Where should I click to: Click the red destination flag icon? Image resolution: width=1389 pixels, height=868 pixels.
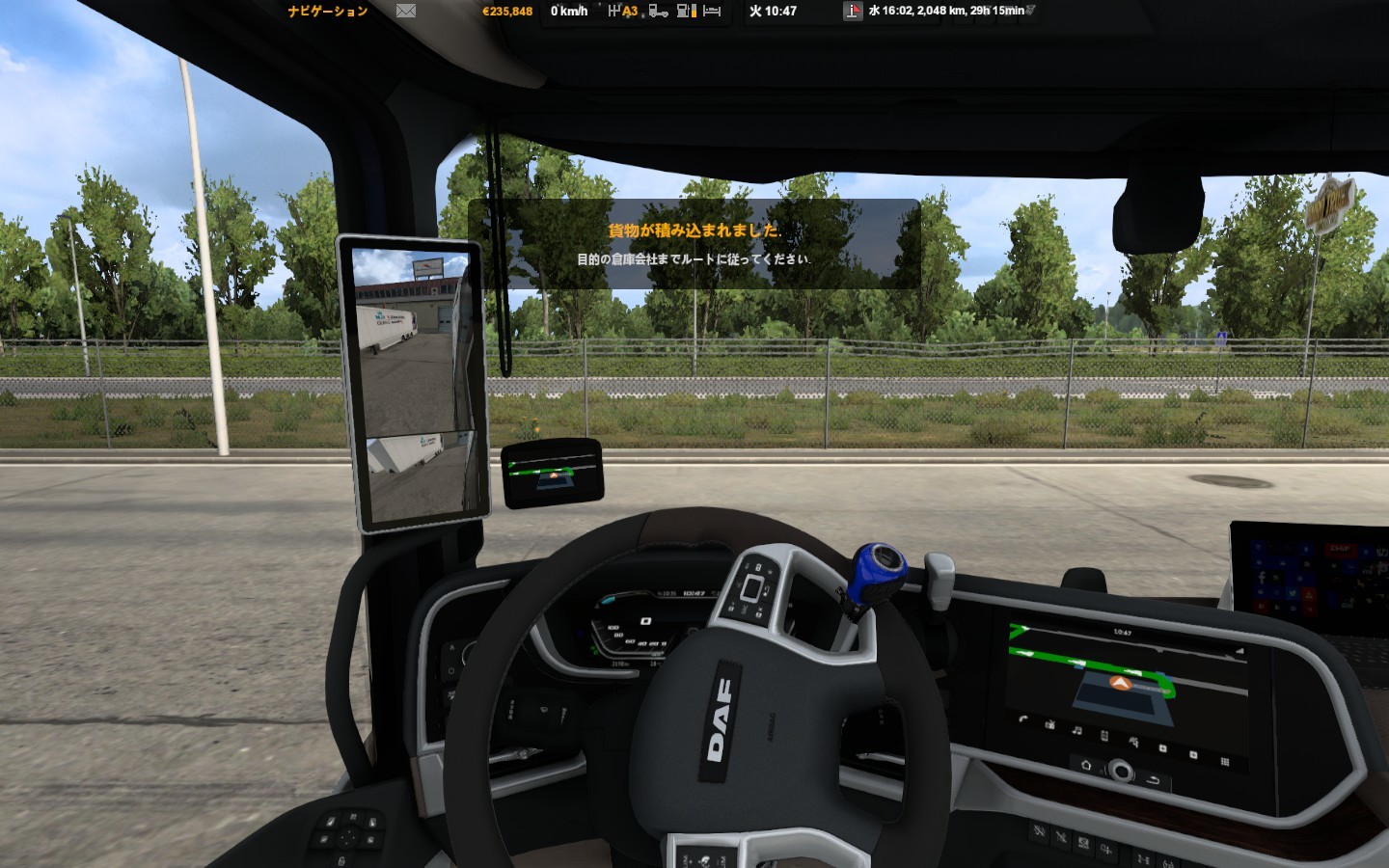click(853, 12)
